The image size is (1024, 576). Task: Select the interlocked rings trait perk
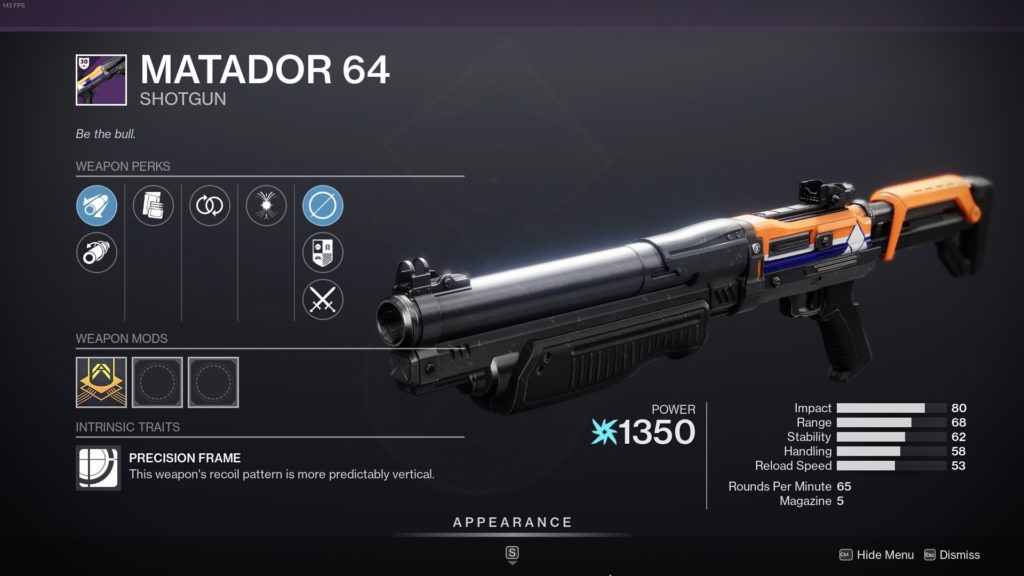[x=210, y=207]
